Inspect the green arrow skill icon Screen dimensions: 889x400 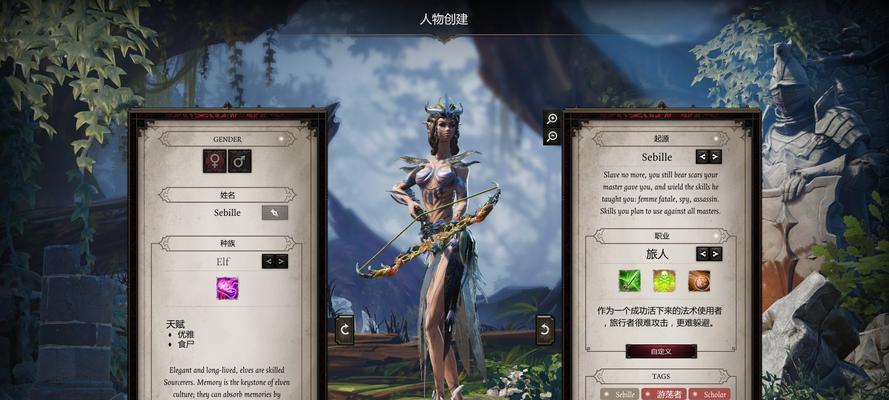(629, 281)
